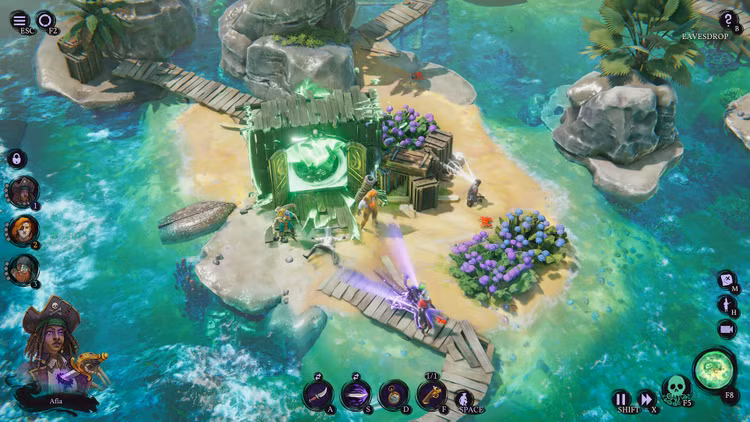The height and width of the screenshot is (422, 750).
Task: Click the camera icon button
Action: click(726, 328)
